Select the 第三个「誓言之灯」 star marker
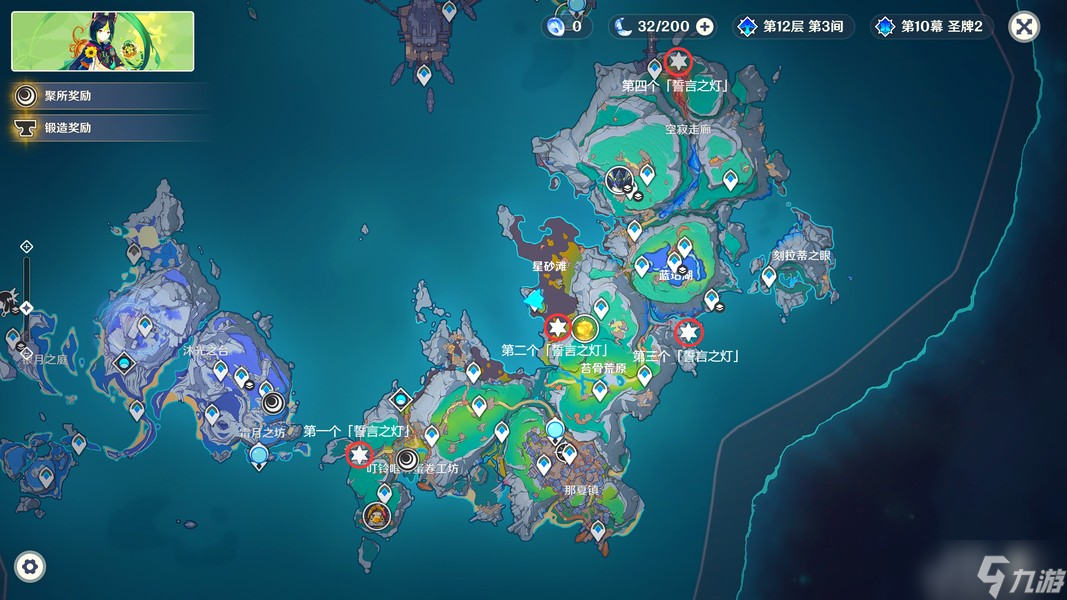1067x600 pixels. point(688,331)
